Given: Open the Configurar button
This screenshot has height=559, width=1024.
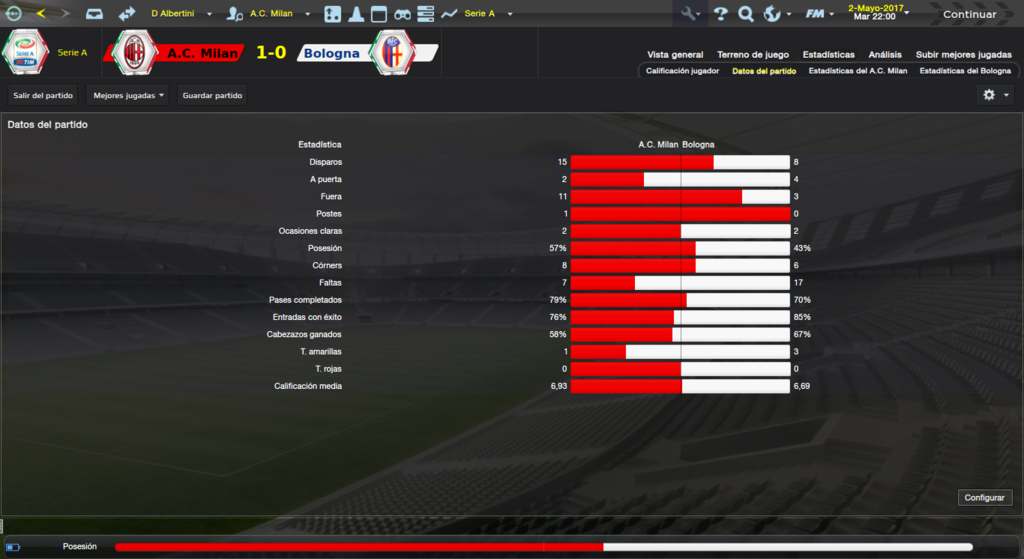Looking at the screenshot, I should pyautogui.click(x=986, y=497).
